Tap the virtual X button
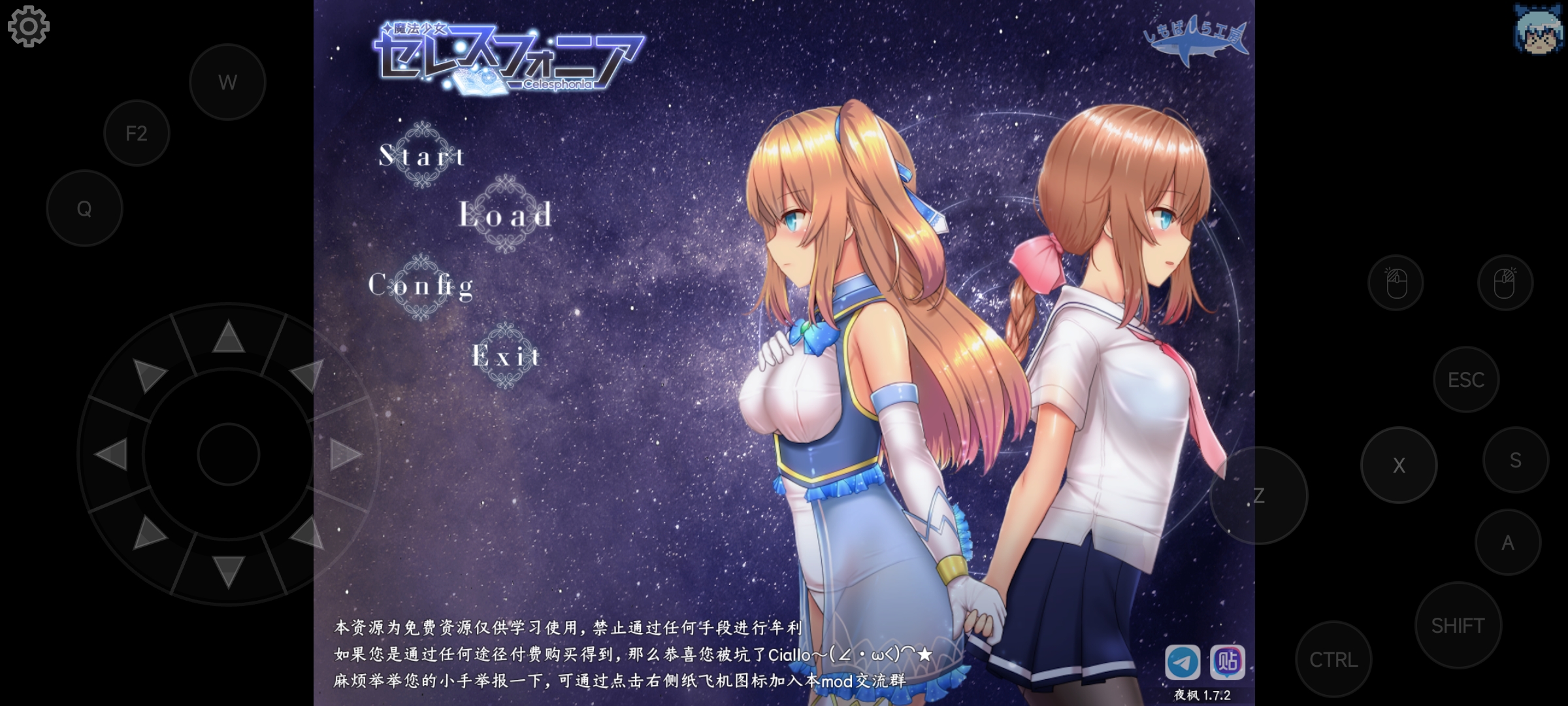 (1399, 465)
